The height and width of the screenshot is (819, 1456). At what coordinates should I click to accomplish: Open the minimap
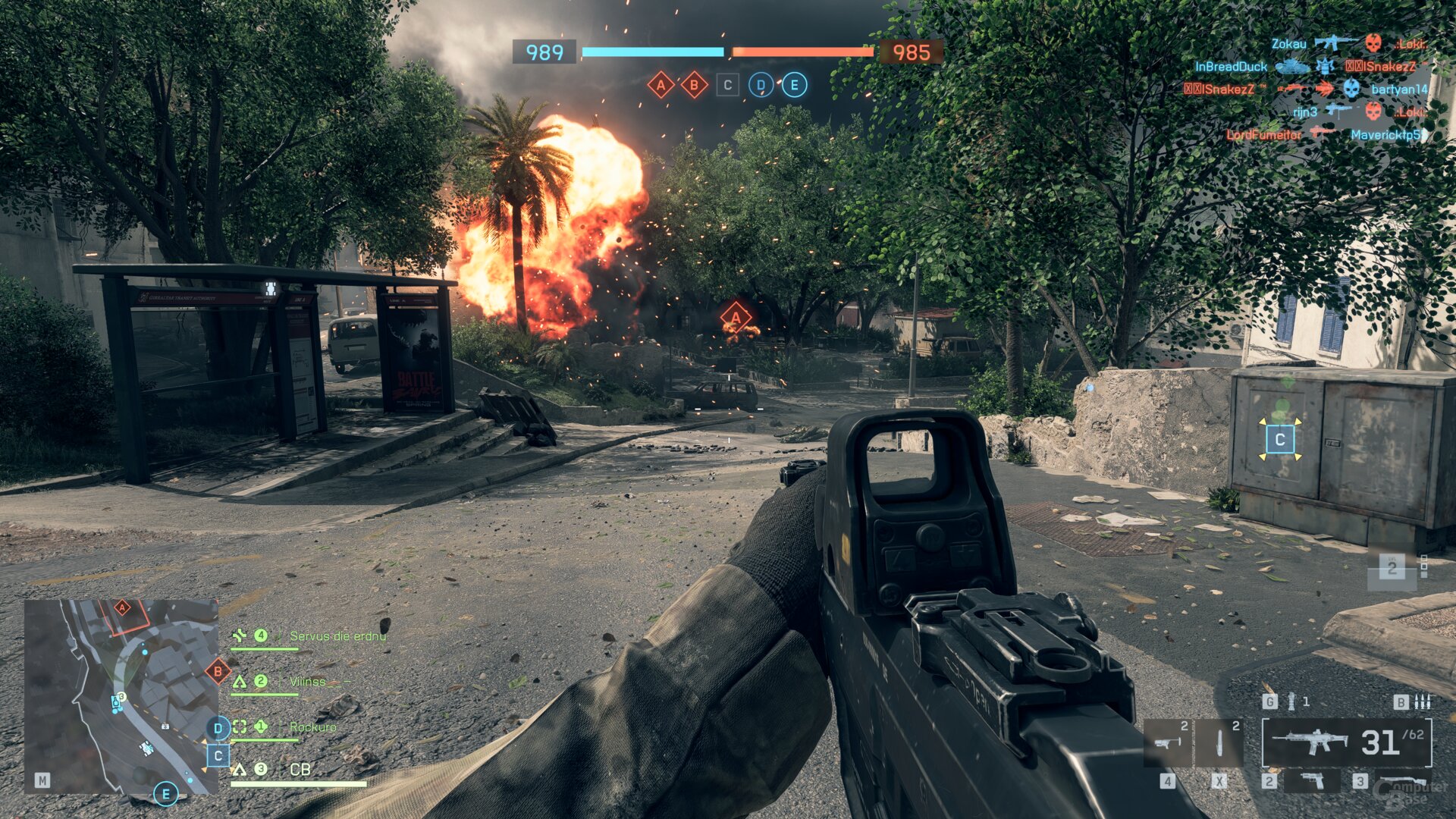[x=121, y=696]
